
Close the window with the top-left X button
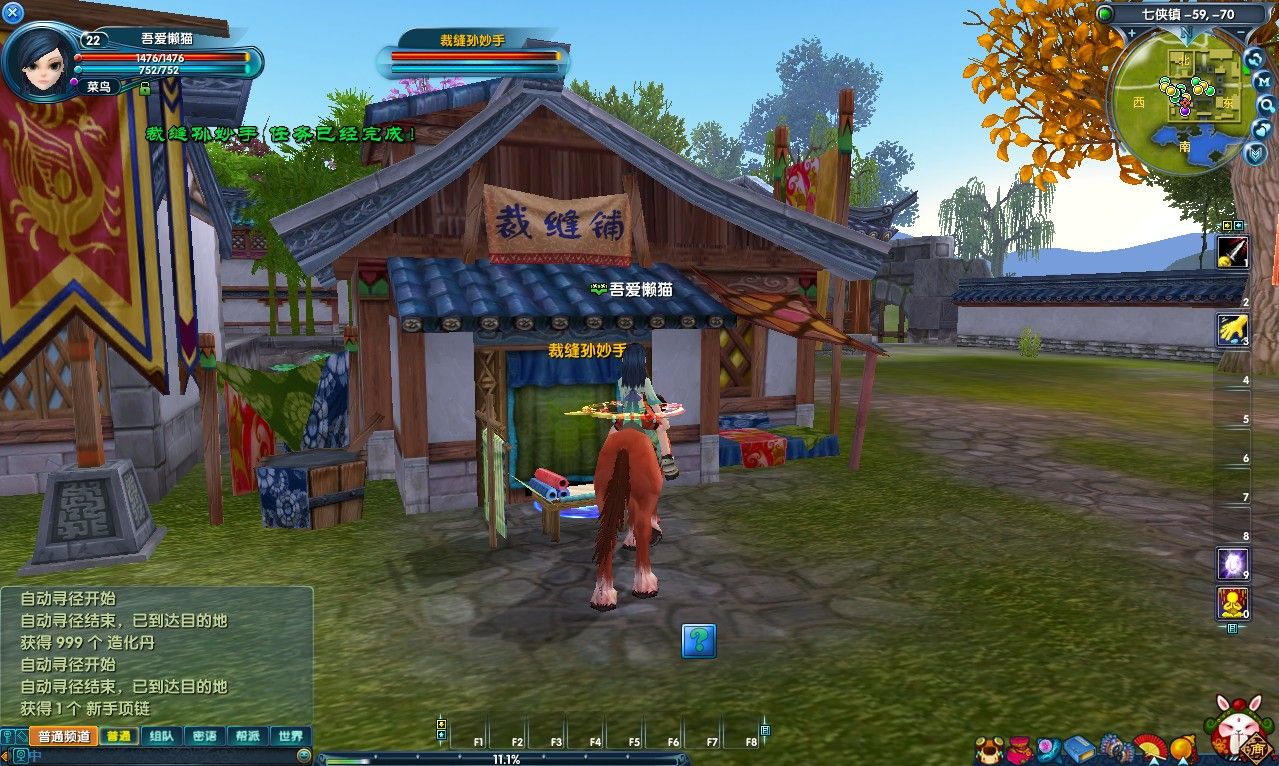tap(13, 13)
